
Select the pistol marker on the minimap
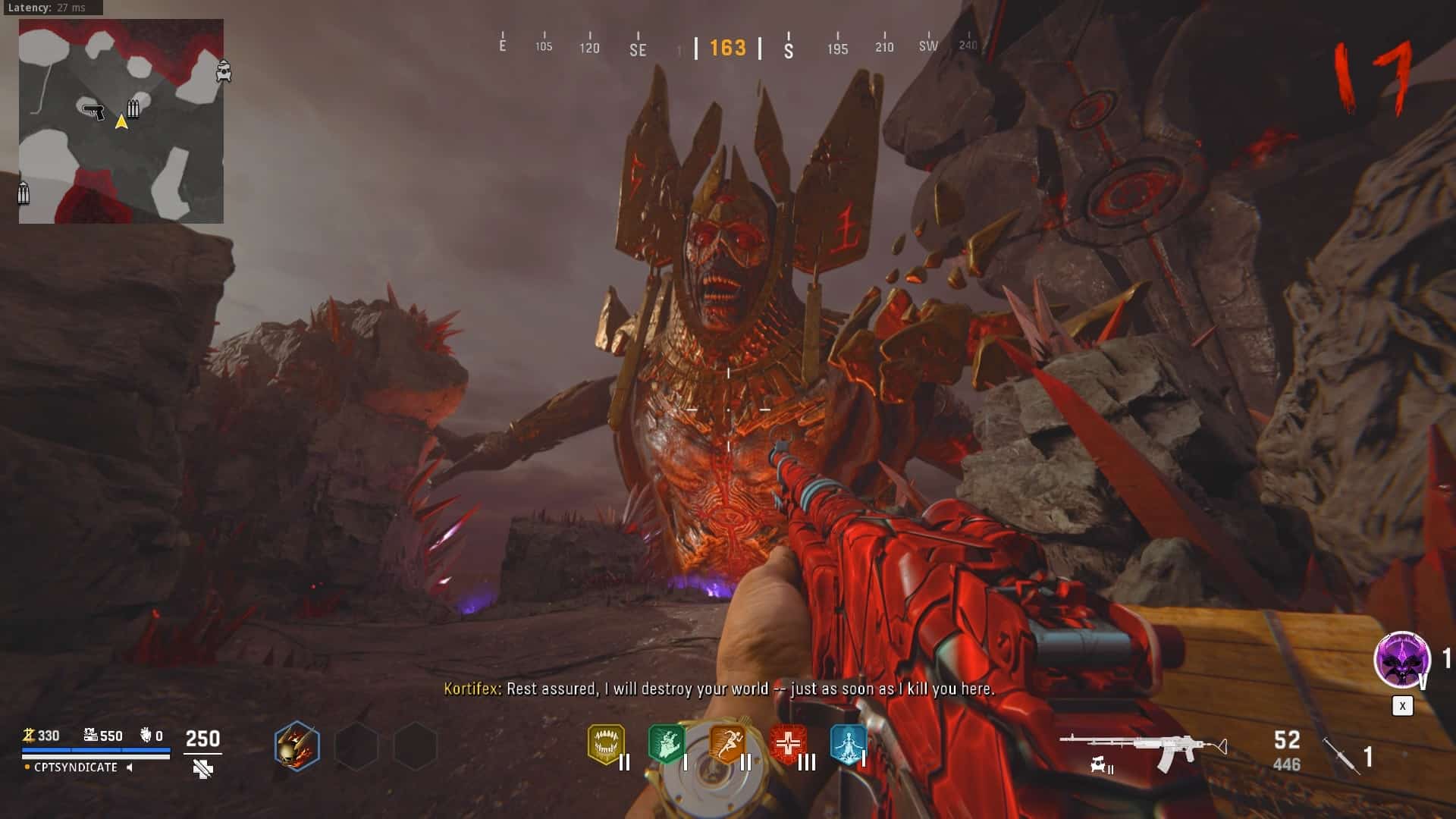[93, 111]
